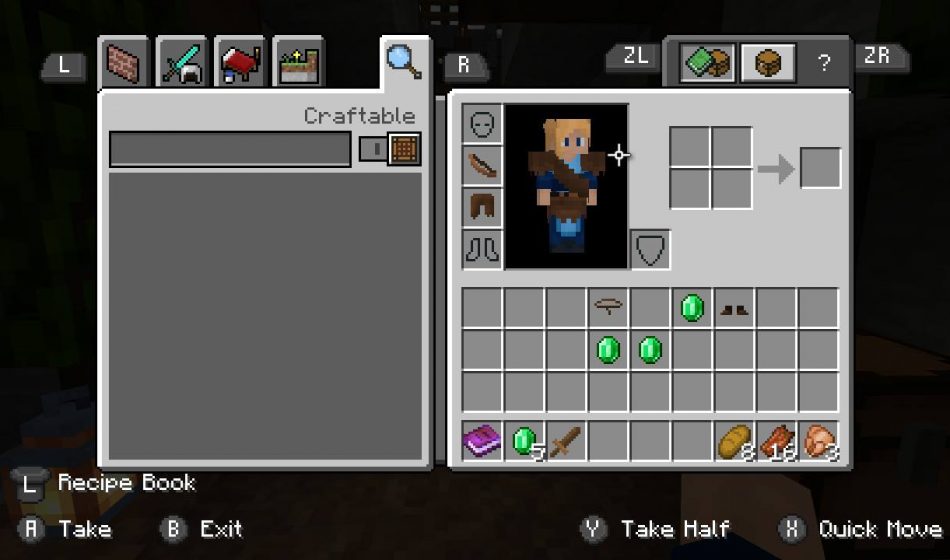Viewport: 950px width, 560px height.
Task: Pick up the bread stack of eight
Action: pos(734,441)
